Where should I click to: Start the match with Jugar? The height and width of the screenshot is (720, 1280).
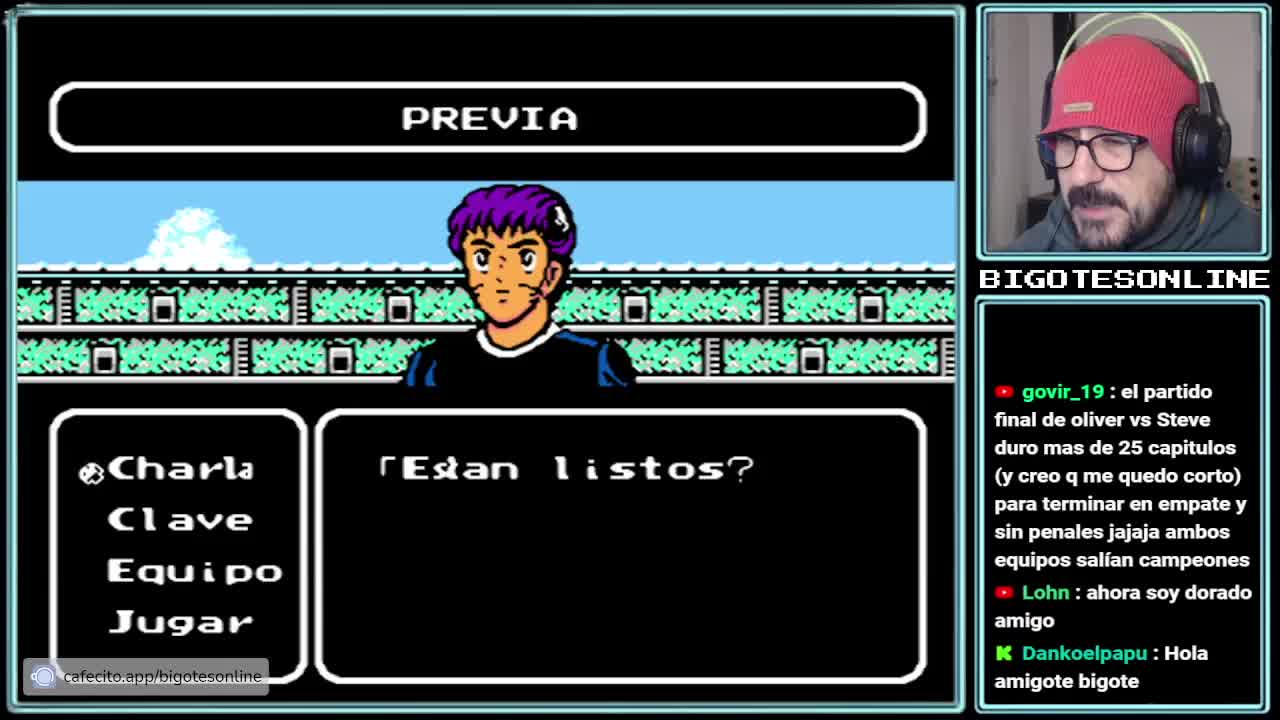180,622
